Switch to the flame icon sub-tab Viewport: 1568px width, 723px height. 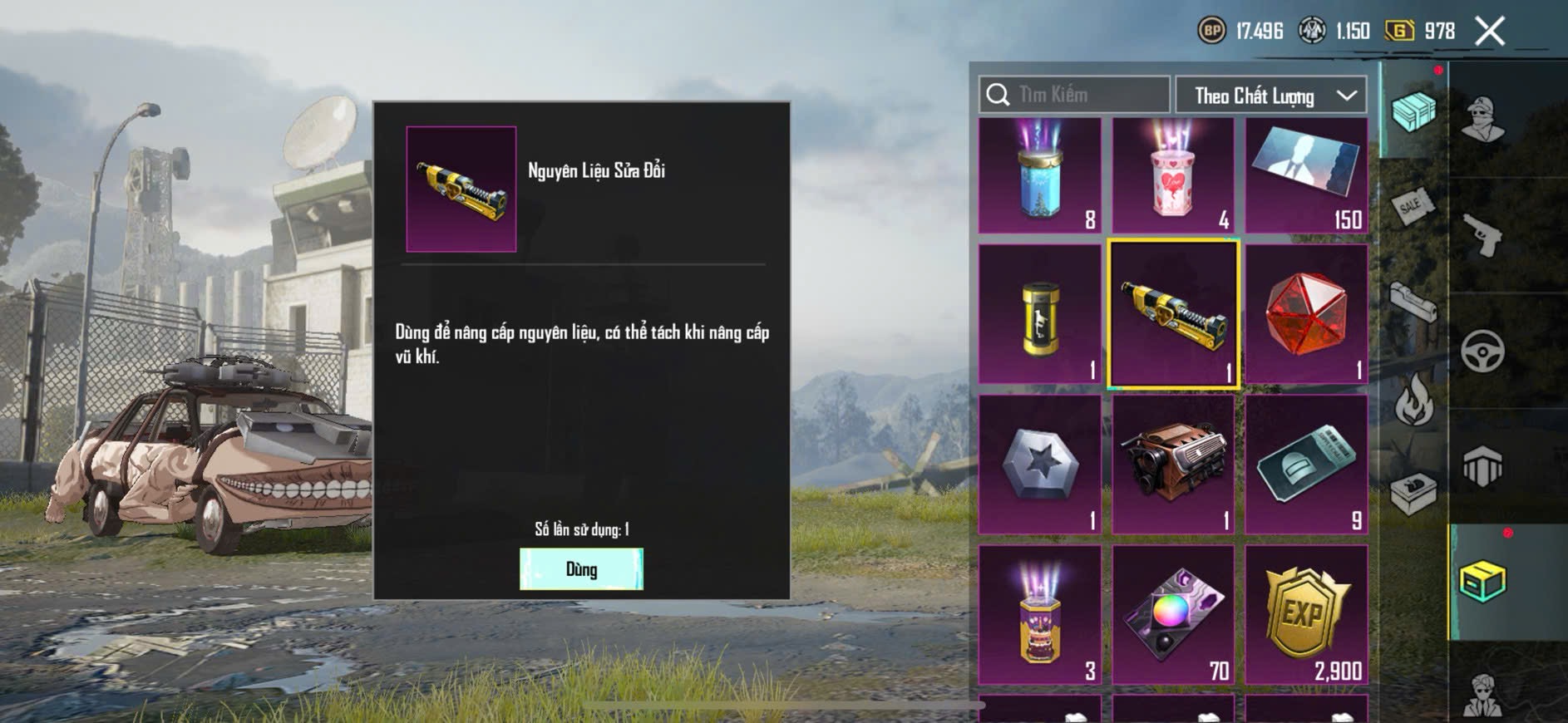point(1413,399)
